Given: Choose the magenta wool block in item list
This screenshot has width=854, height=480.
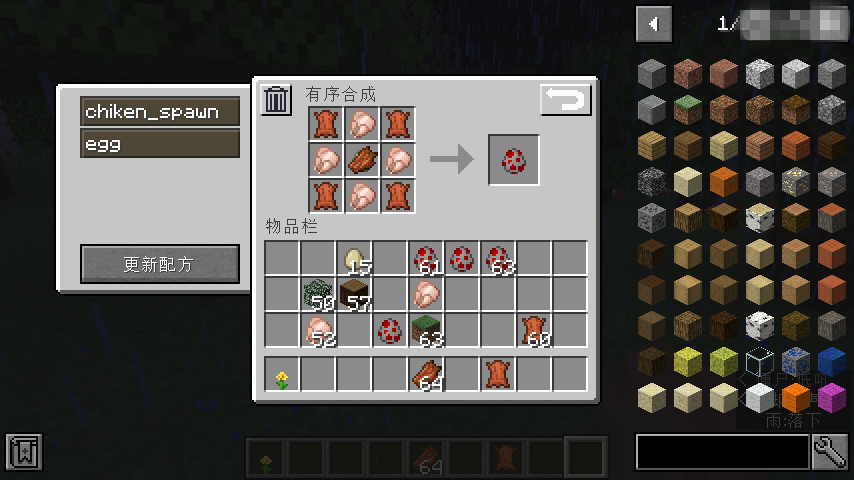Looking at the screenshot, I should coord(832,397).
